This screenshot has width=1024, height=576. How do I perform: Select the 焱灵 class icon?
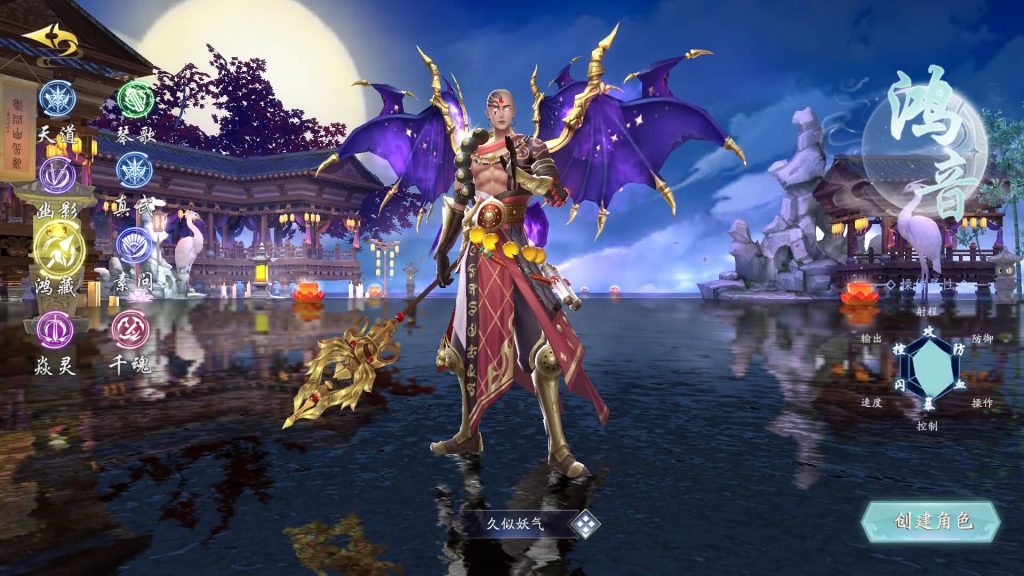[55, 329]
